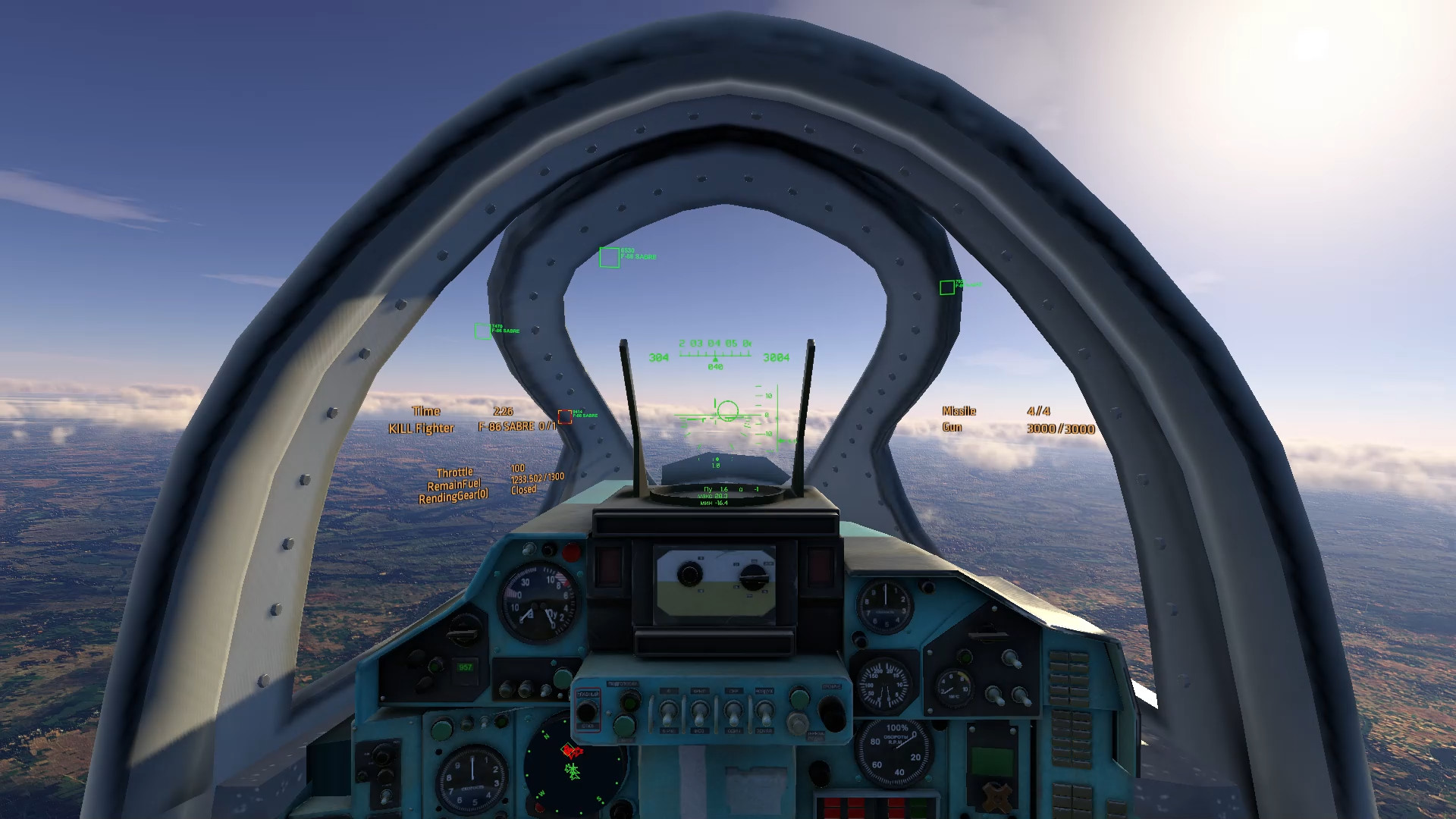Flip the ЗЕМЛЯ toggle switch
The width and height of the screenshot is (1456, 819).
point(766,712)
